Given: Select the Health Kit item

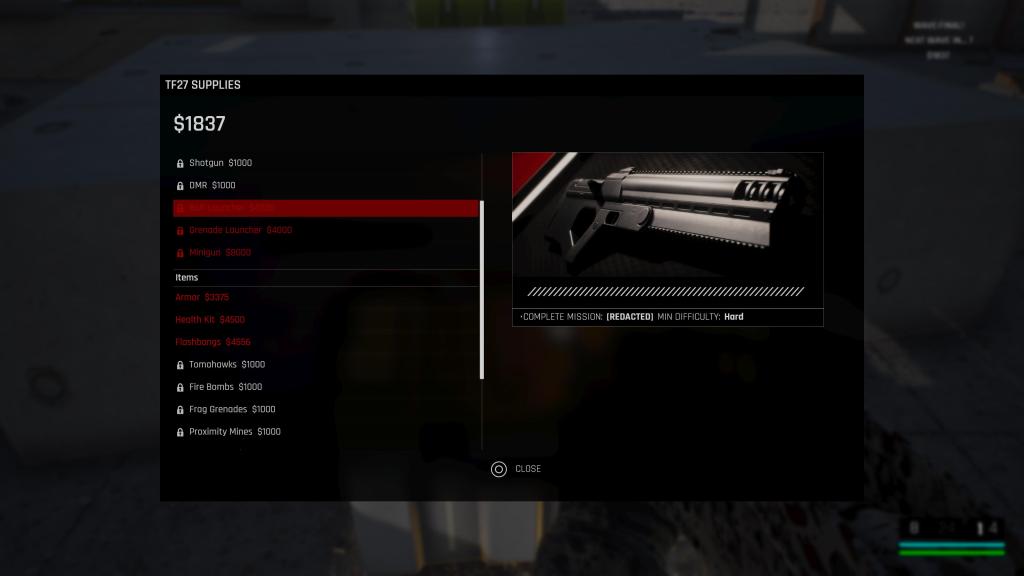Looking at the screenshot, I should pyautogui.click(x=210, y=320).
